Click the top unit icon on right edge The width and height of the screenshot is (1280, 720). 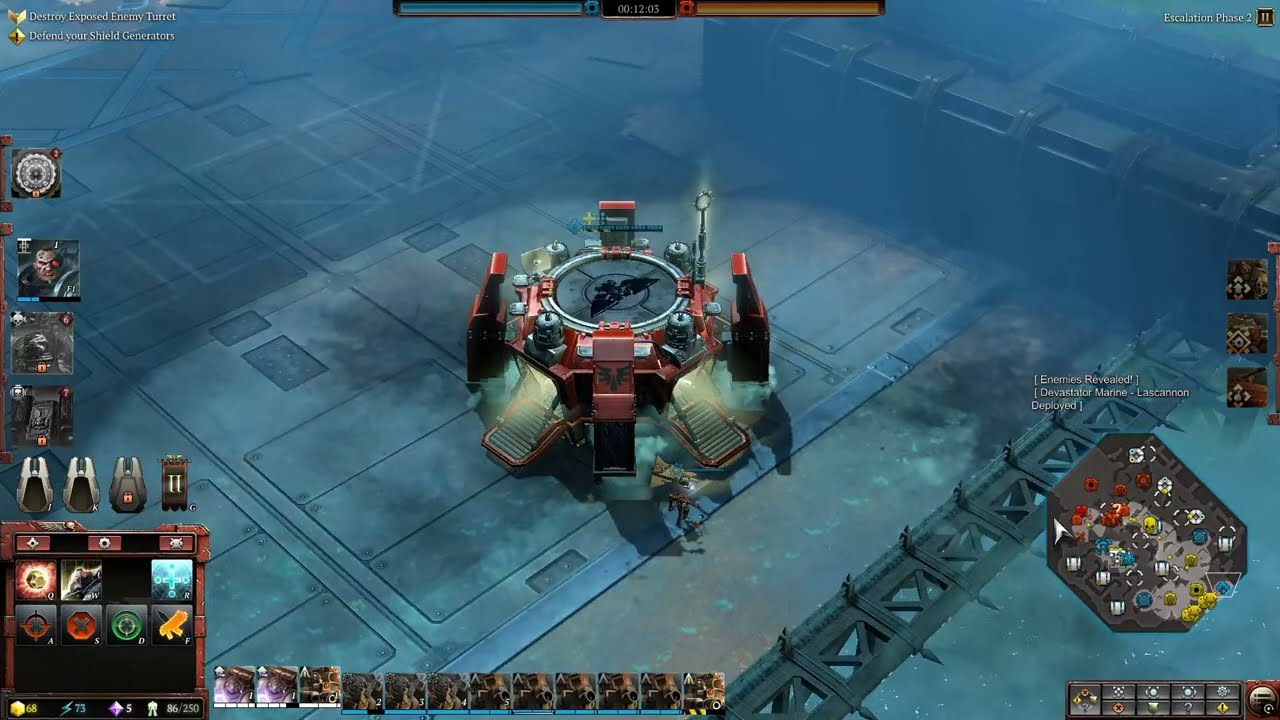pyautogui.click(x=1247, y=280)
